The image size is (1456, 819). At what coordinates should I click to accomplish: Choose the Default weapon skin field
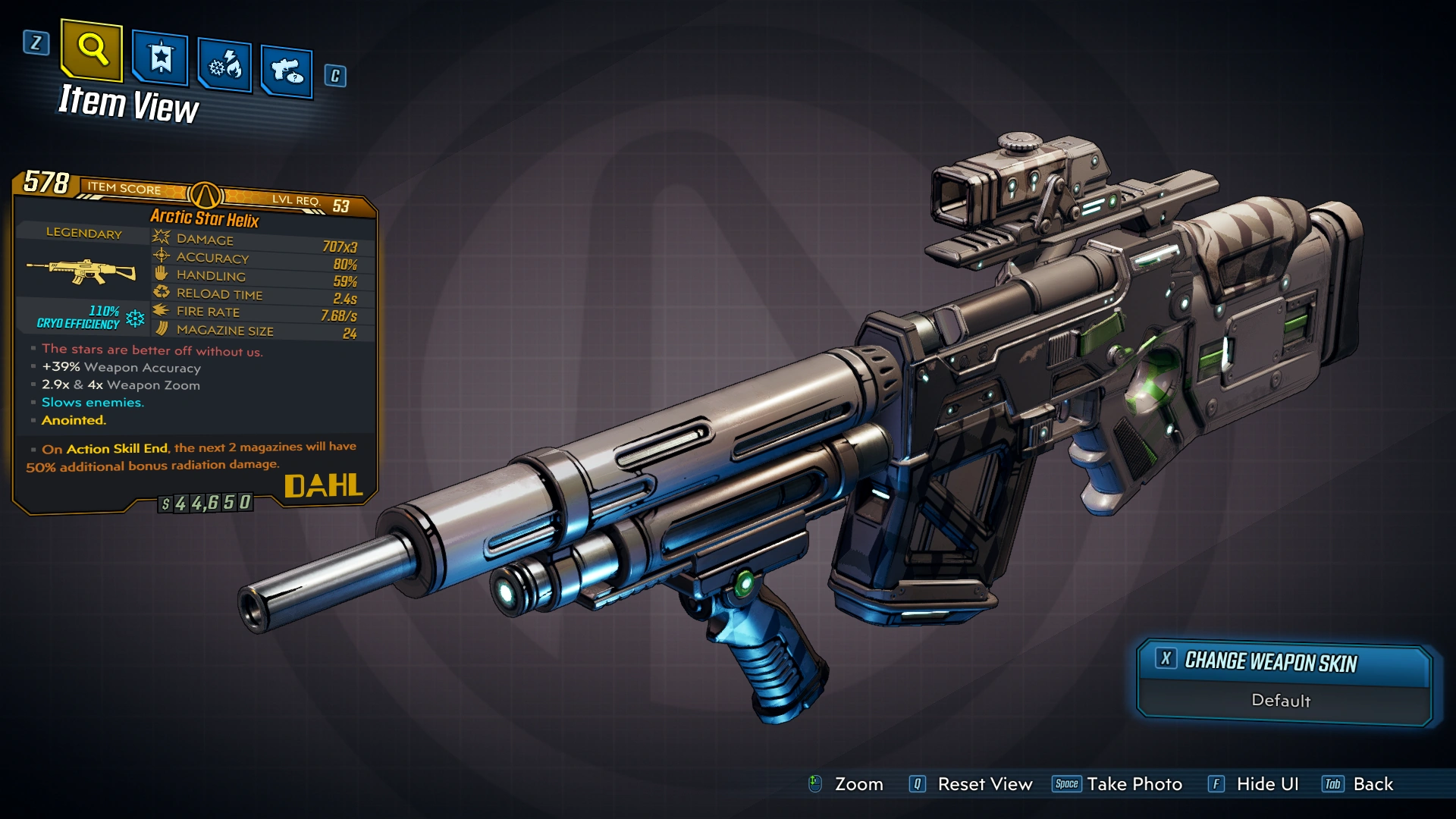click(x=1281, y=701)
